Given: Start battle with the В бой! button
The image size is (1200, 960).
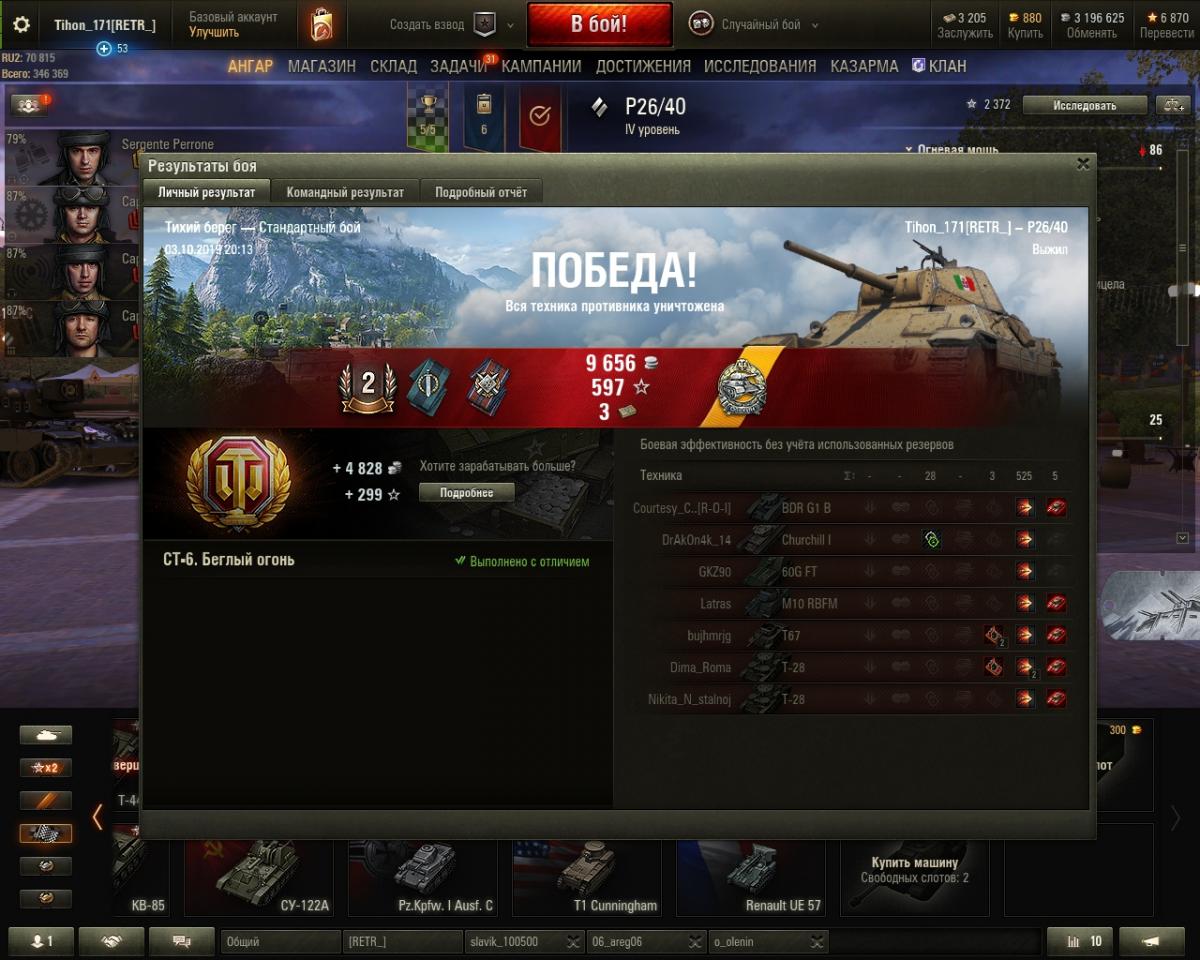Looking at the screenshot, I should (599, 25).
